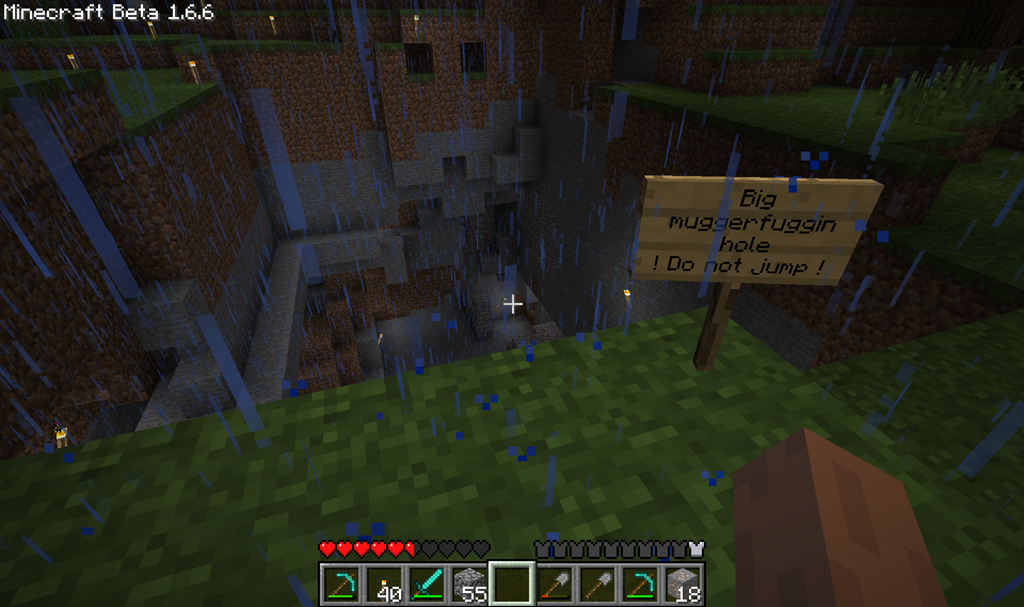
Task: Pick the diamond pickaxe beside the 18-stack
Action: (x=640, y=583)
